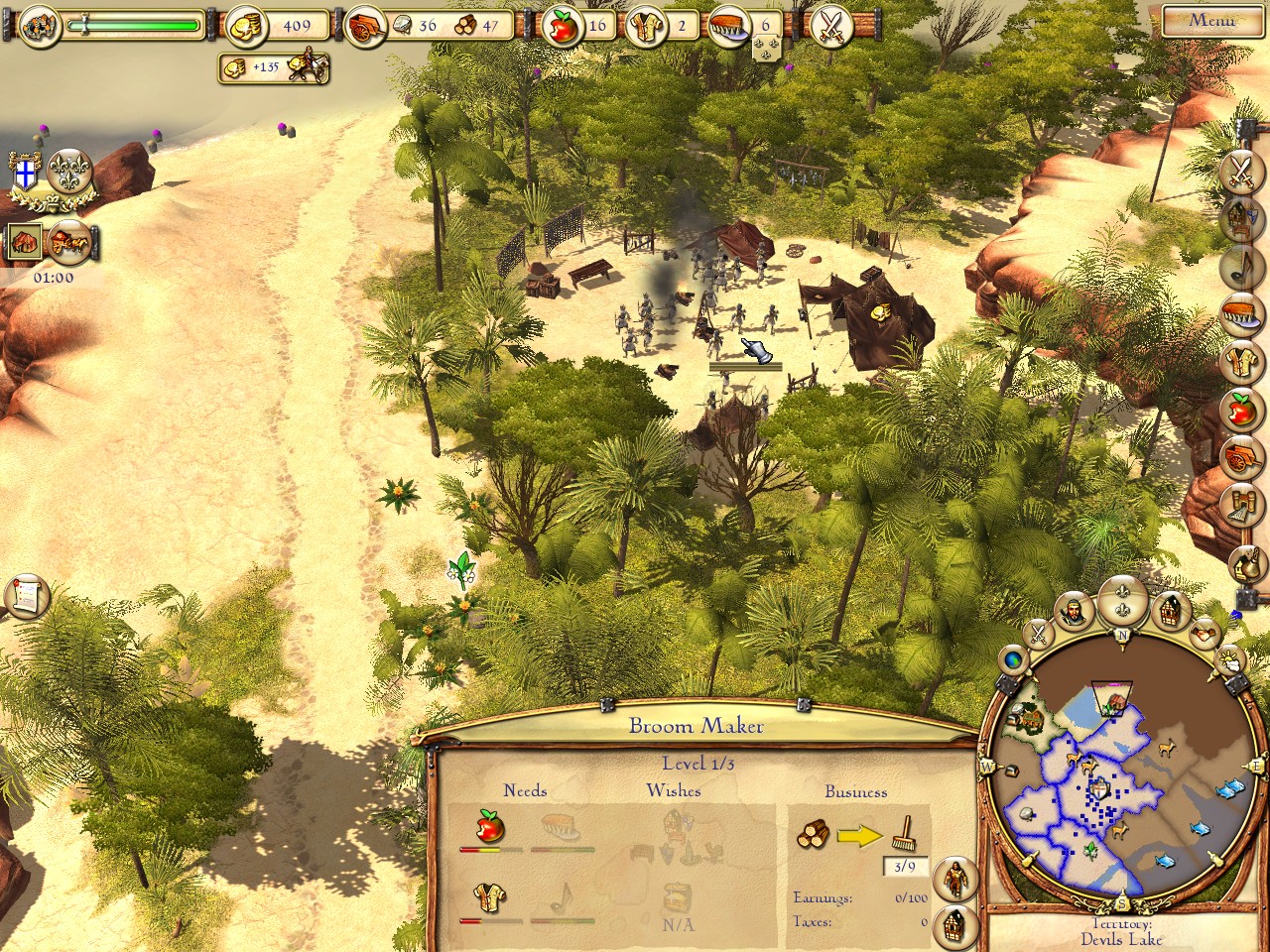Choose the cart gatherer build category

pos(1242,457)
